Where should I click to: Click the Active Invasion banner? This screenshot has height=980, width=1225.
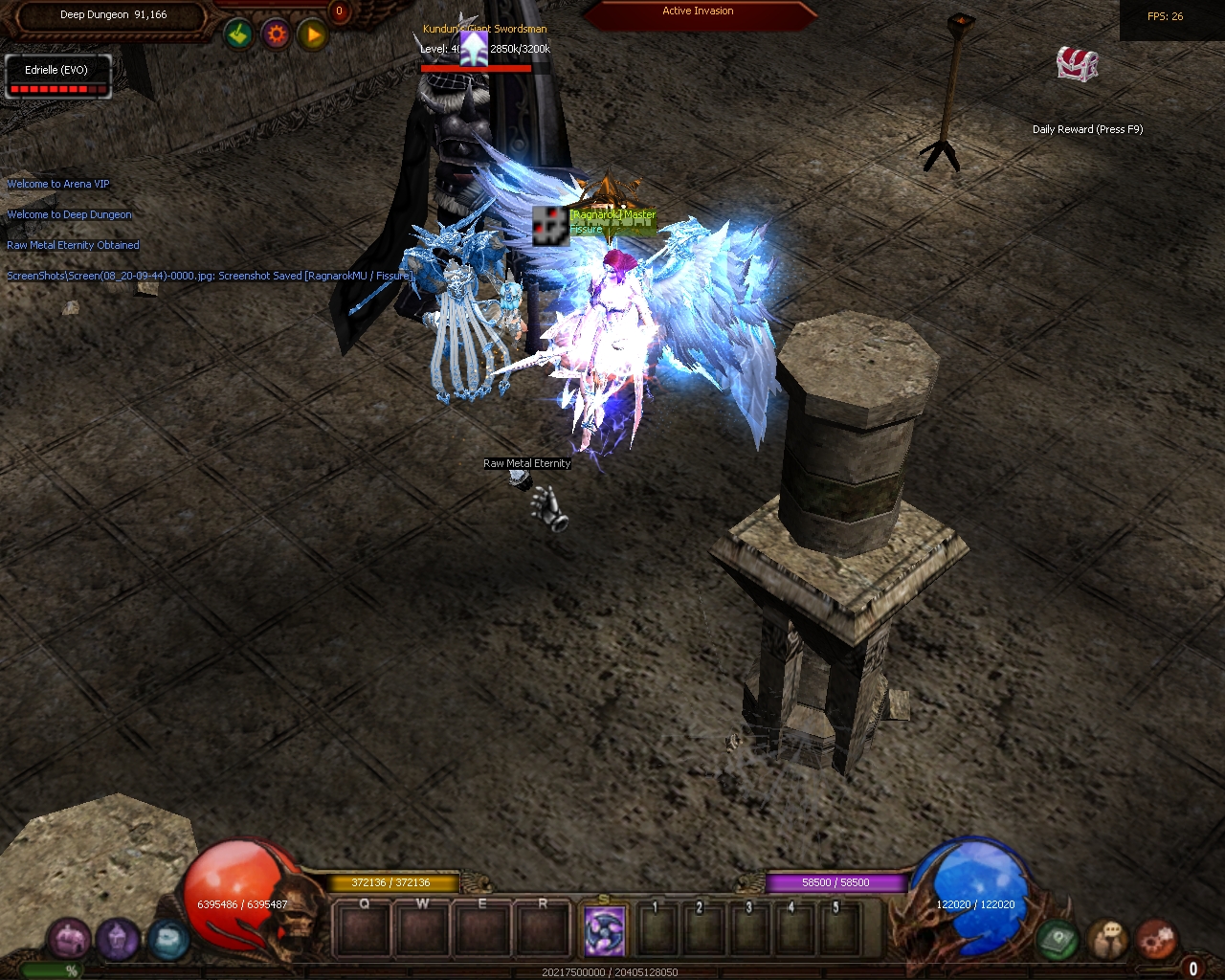click(698, 12)
